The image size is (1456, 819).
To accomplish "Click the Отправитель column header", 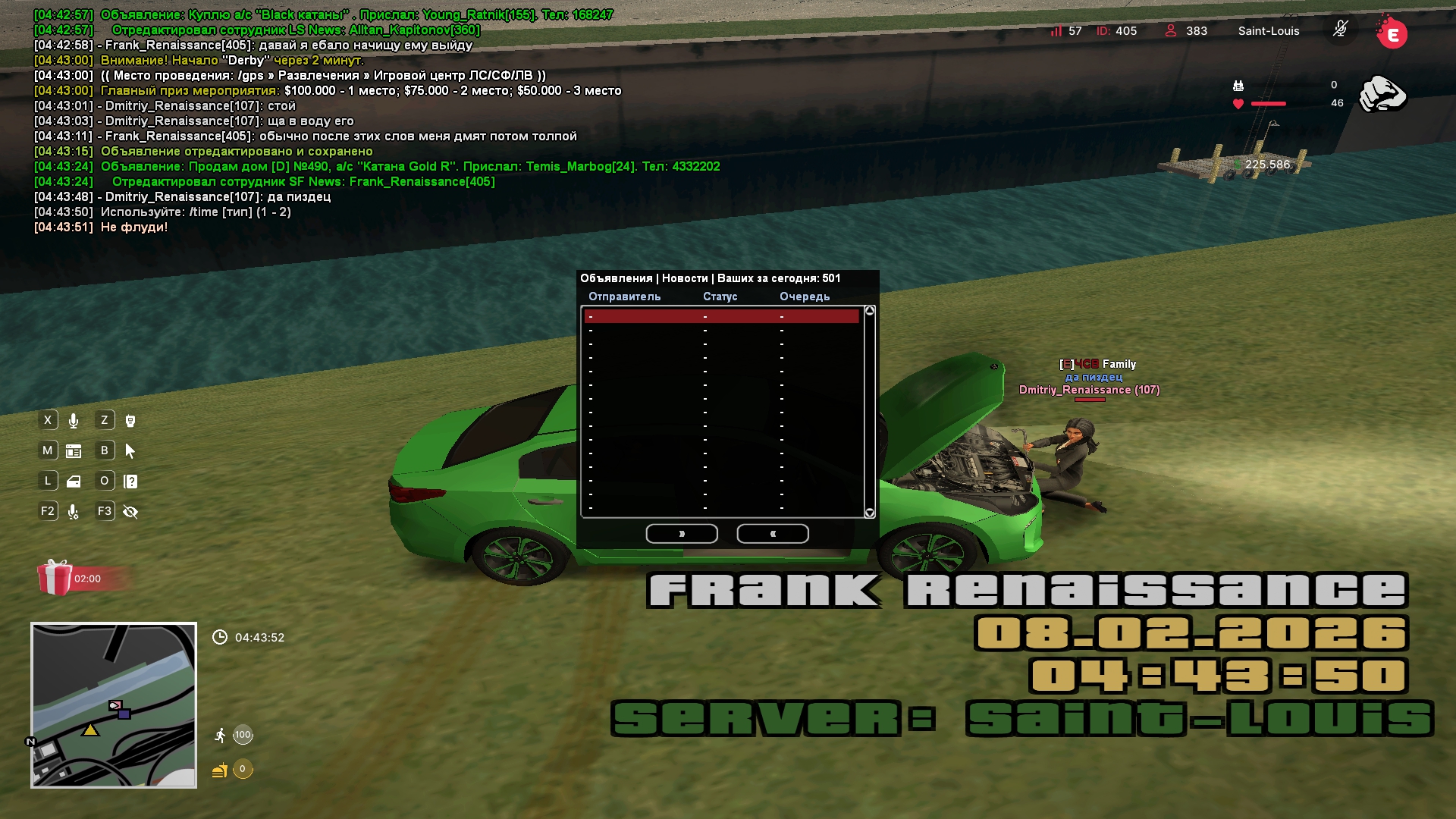I will [x=624, y=297].
